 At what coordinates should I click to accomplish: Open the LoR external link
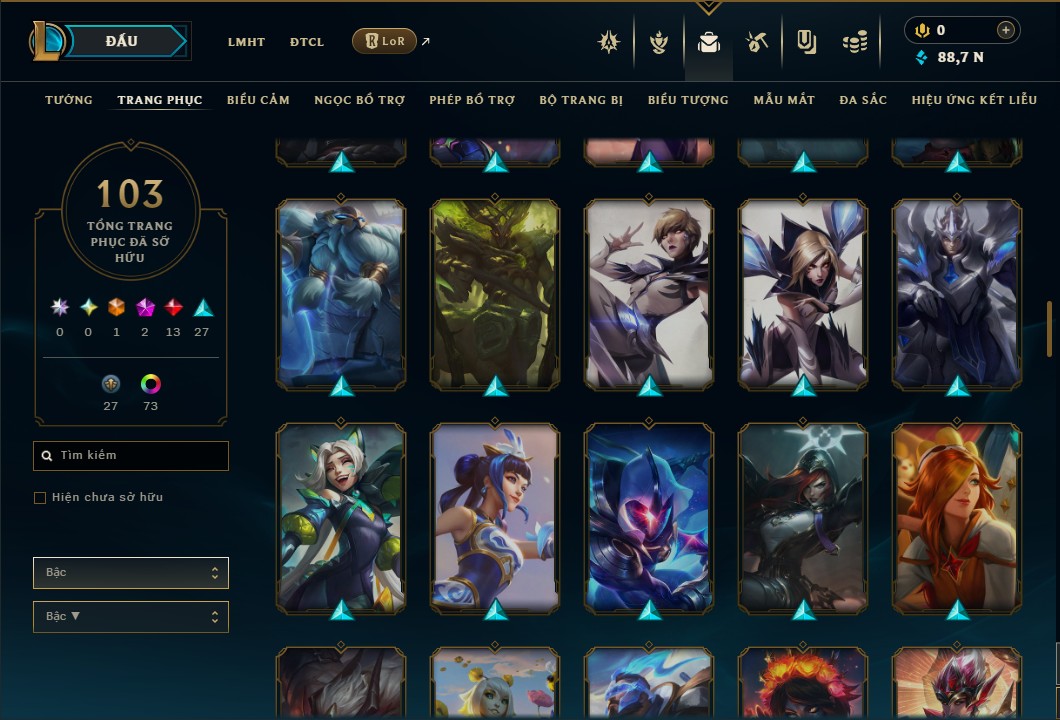385,41
